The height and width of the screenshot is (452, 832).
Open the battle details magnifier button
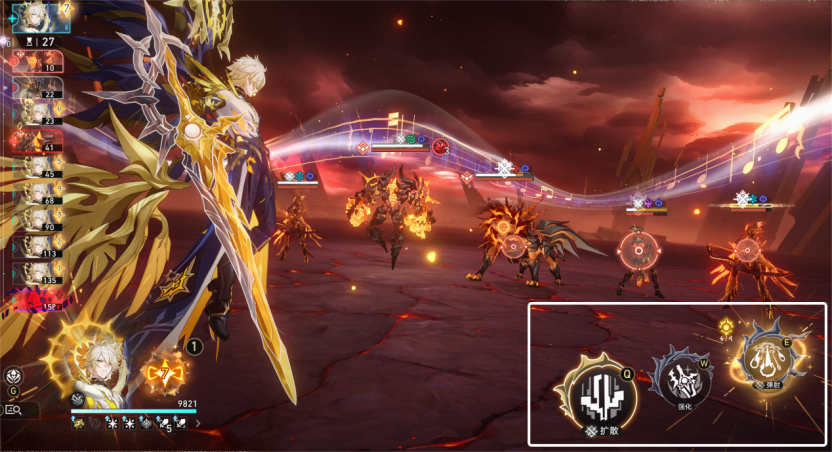(17, 409)
